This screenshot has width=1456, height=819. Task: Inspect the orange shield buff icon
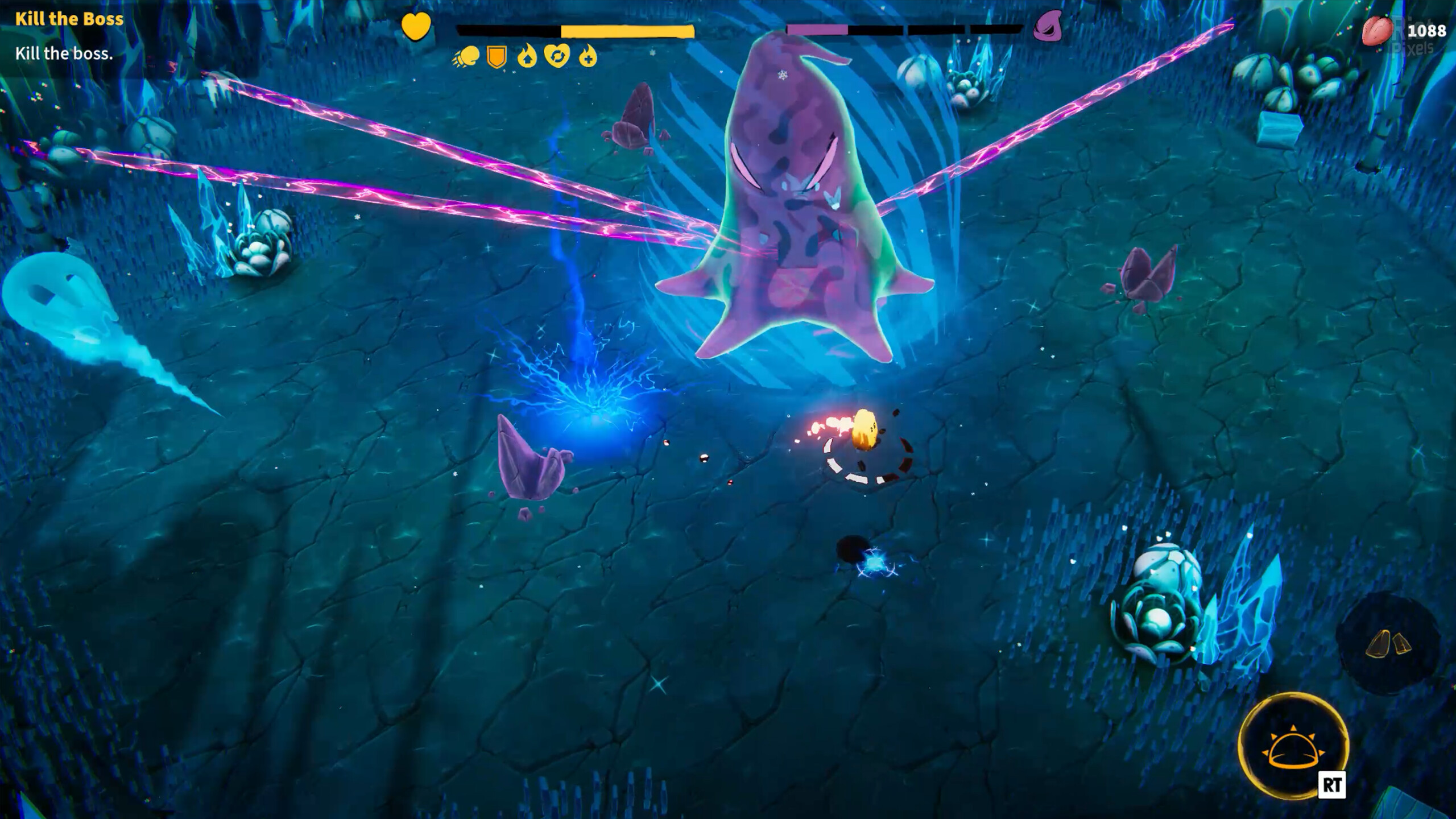click(497, 57)
